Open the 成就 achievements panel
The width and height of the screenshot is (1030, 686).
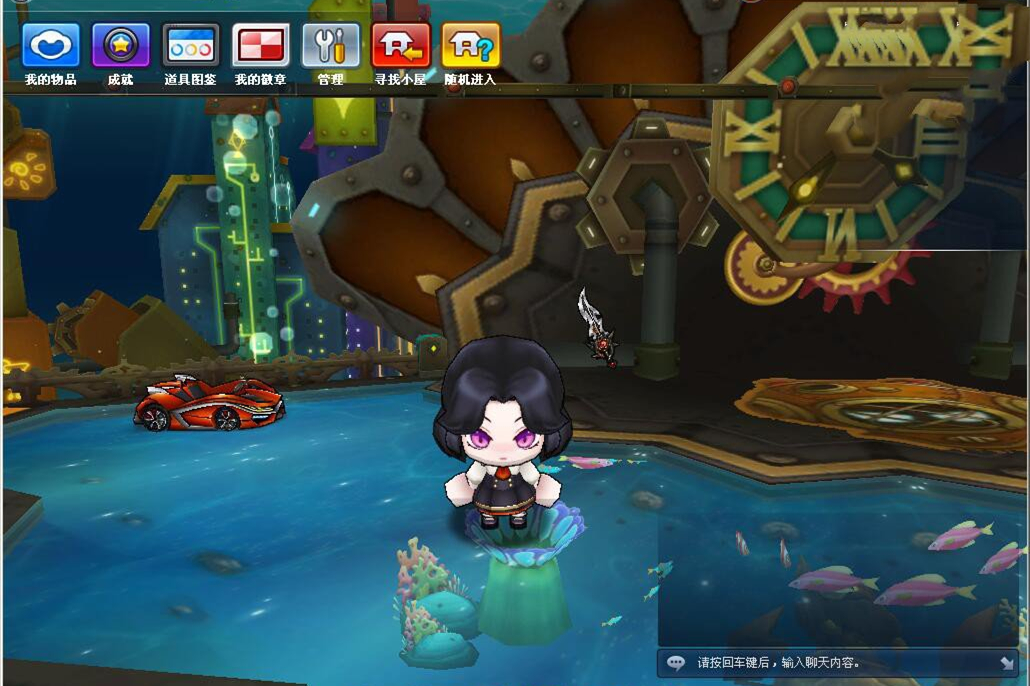coord(121,46)
